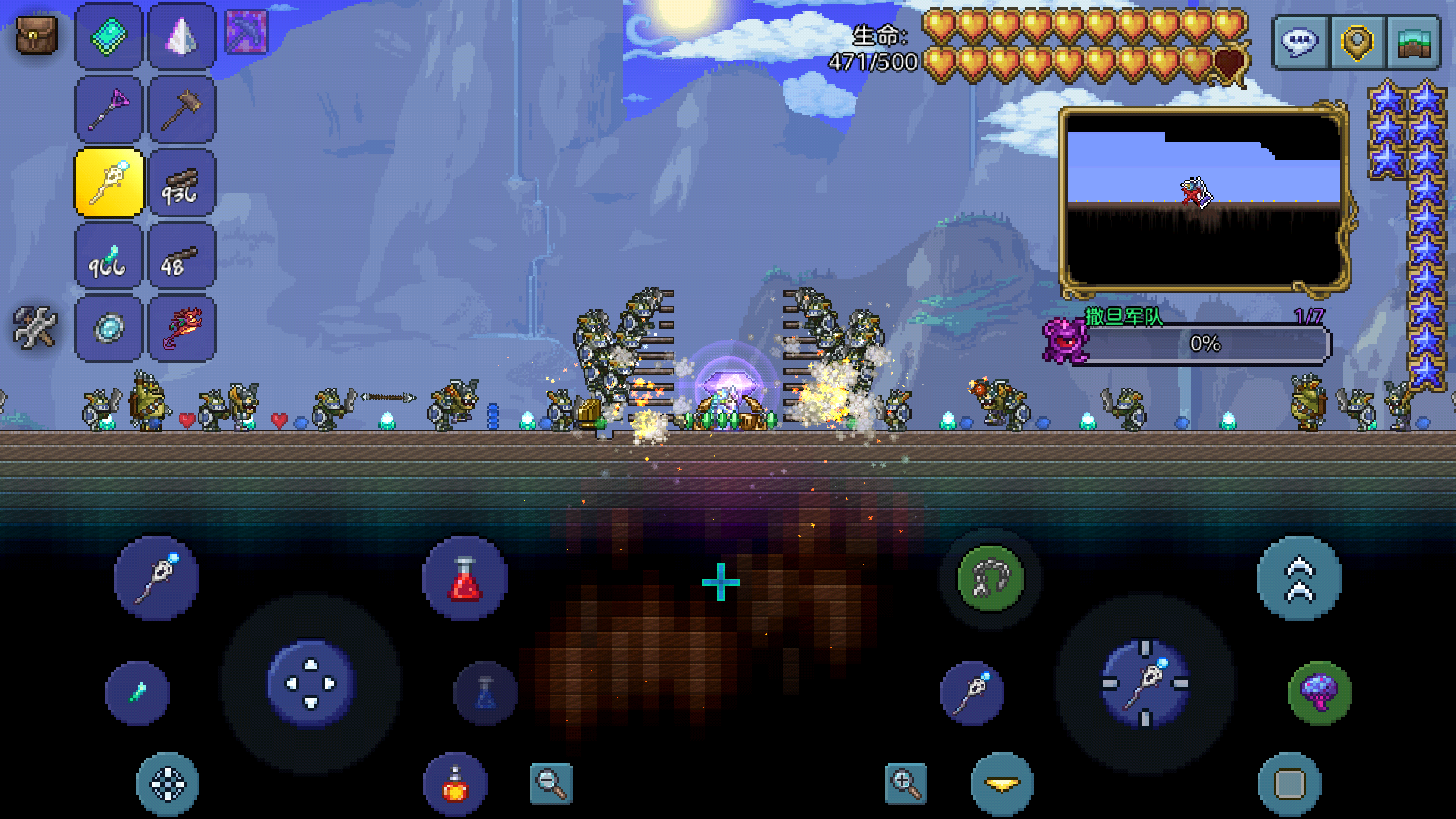Select the highlighted white staff slot
1456x819 pixels.
(109, 183)
